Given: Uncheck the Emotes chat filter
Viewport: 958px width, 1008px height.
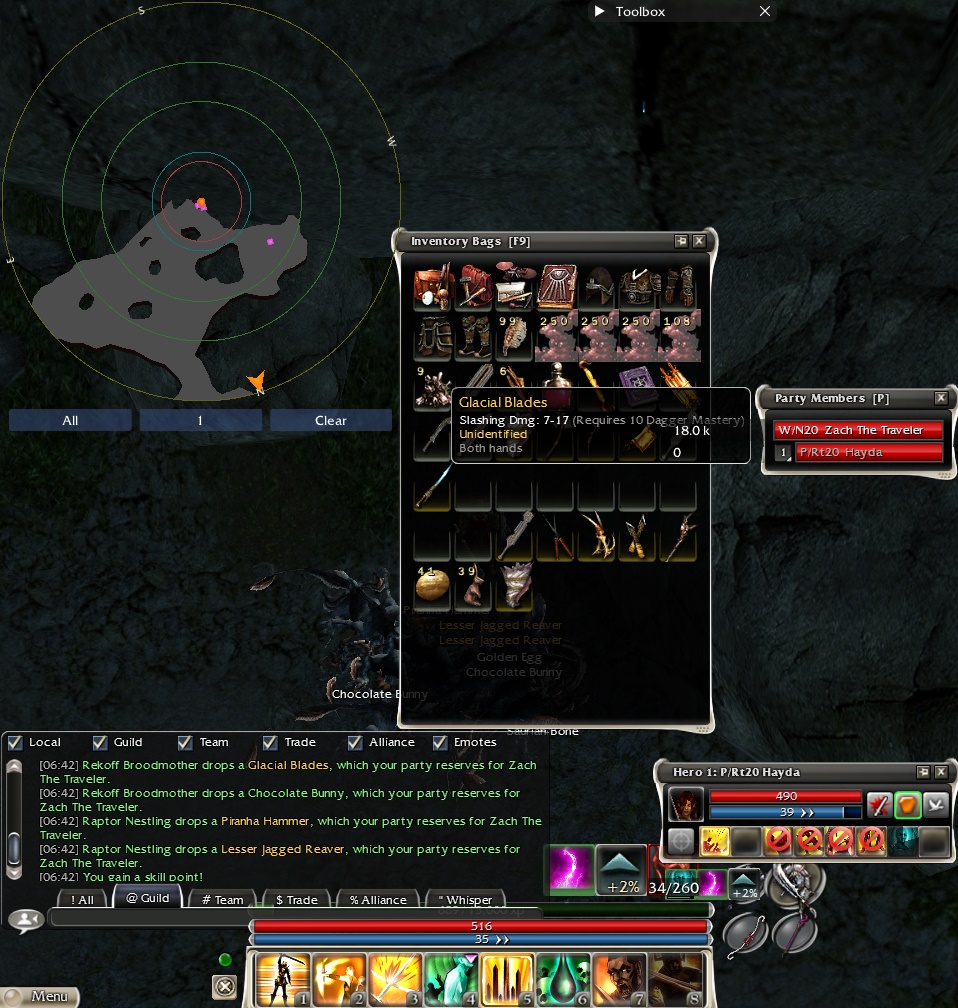Looking at the screenshot, I should (x=440, y=743).
